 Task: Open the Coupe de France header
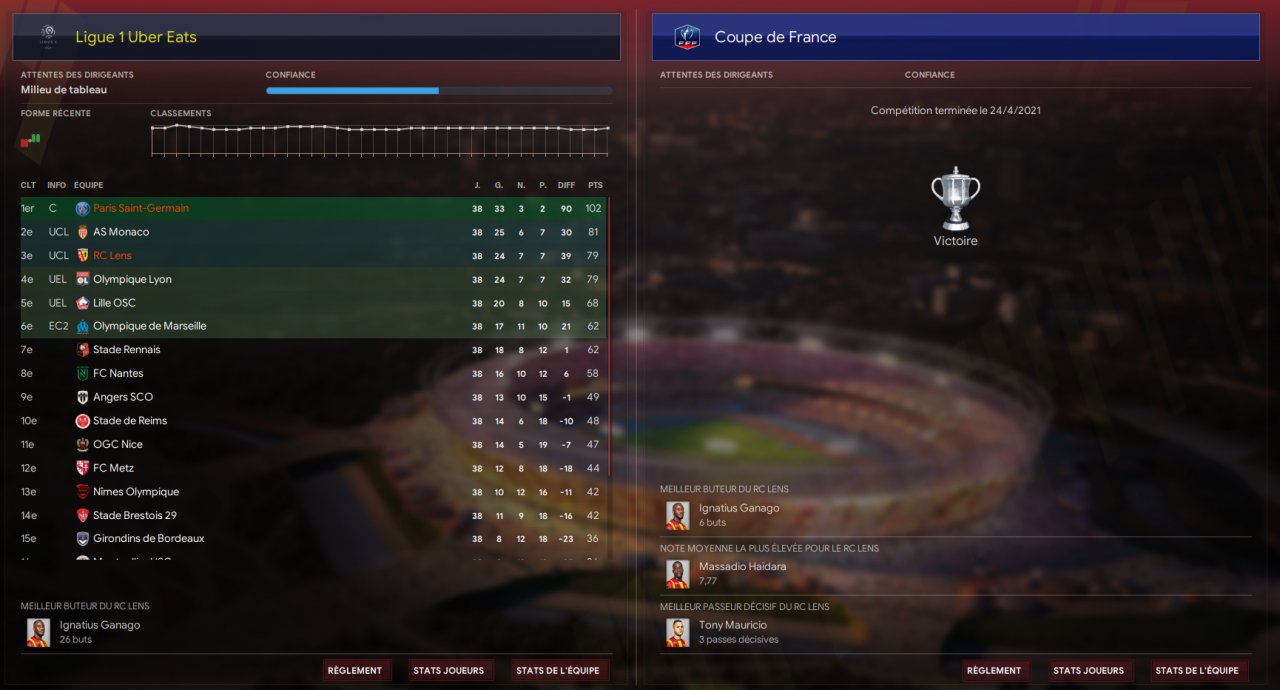click(775, 37)
